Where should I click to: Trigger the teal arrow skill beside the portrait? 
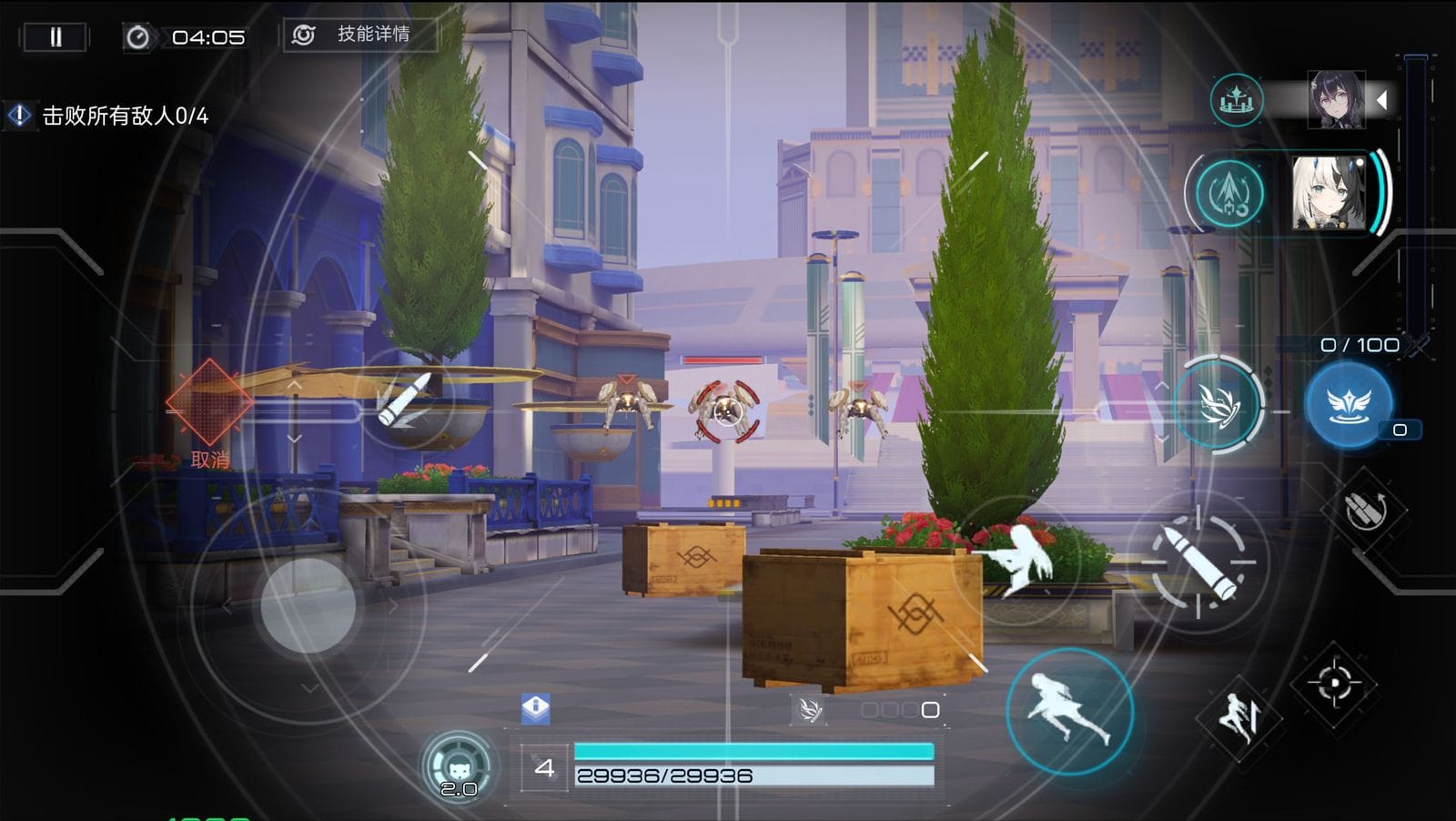pos(1229,193)
